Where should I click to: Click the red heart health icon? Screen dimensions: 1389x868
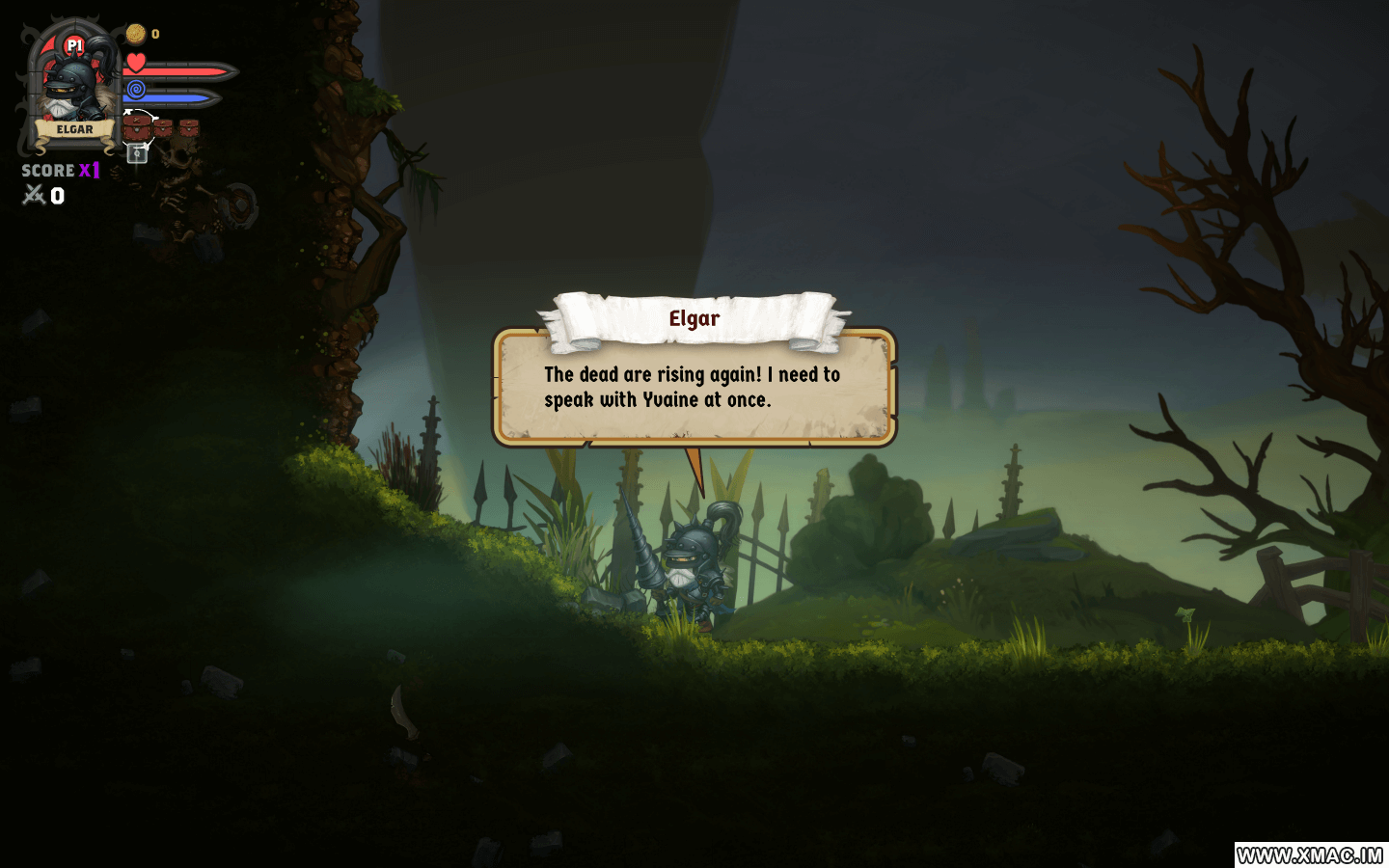(135, 64)
